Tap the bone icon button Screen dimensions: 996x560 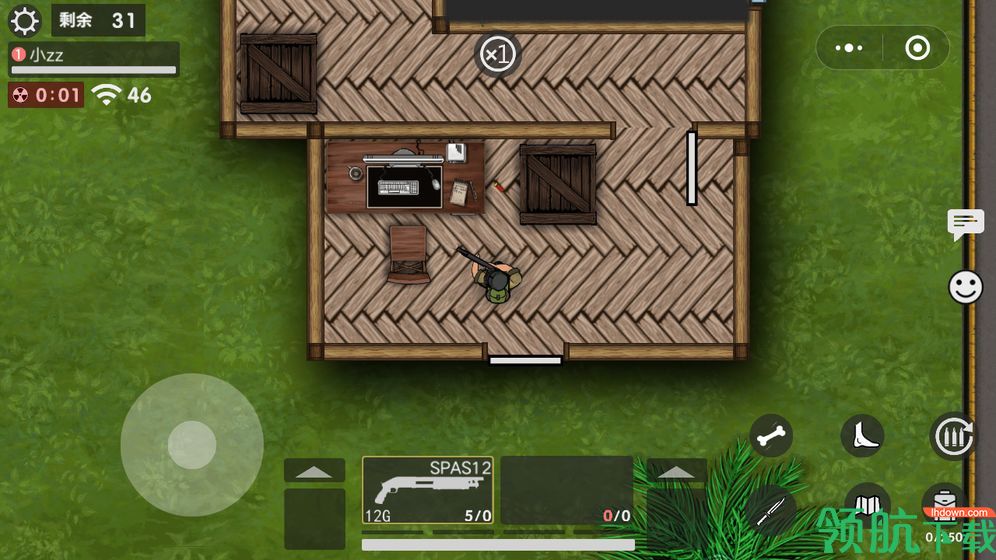point(771,436)
